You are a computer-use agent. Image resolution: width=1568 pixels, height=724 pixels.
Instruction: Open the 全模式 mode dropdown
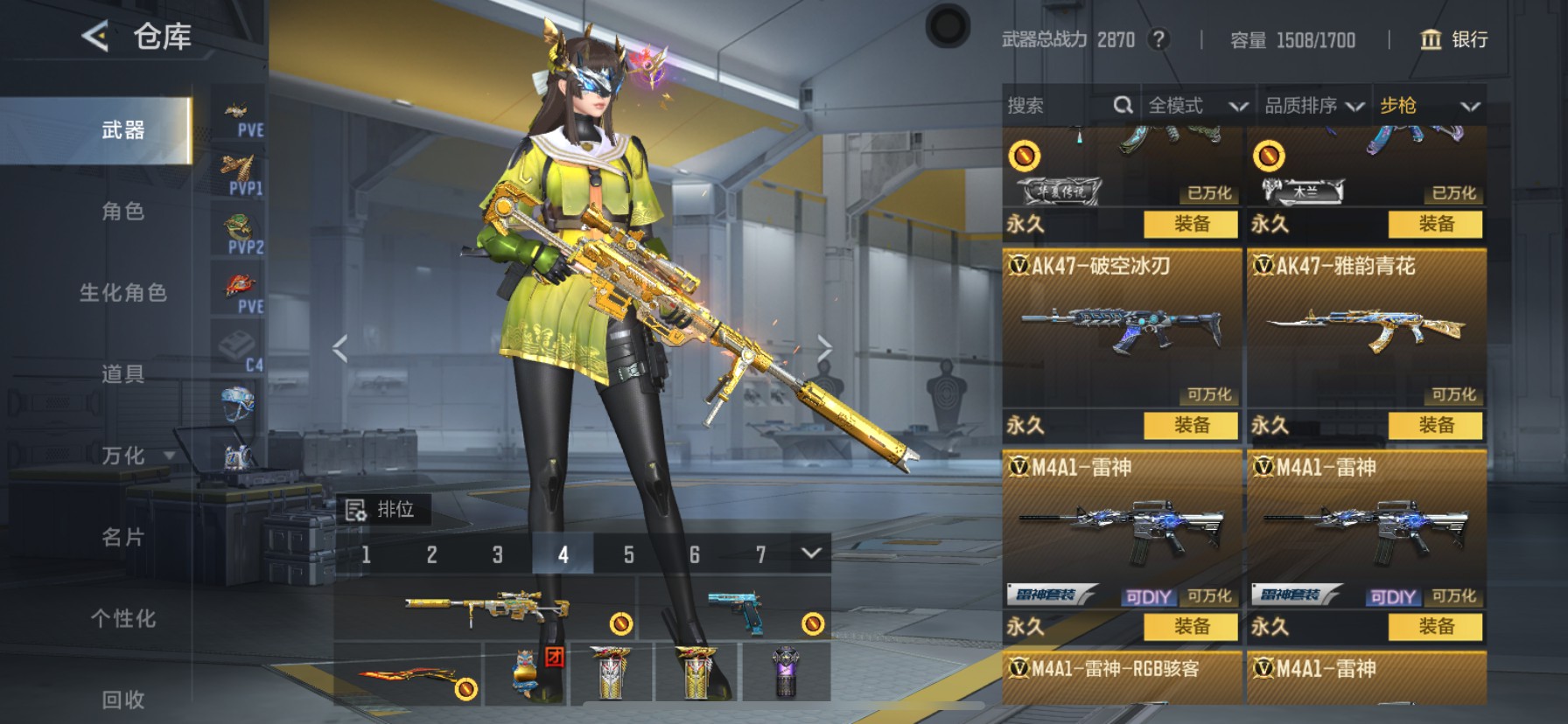1197,106
